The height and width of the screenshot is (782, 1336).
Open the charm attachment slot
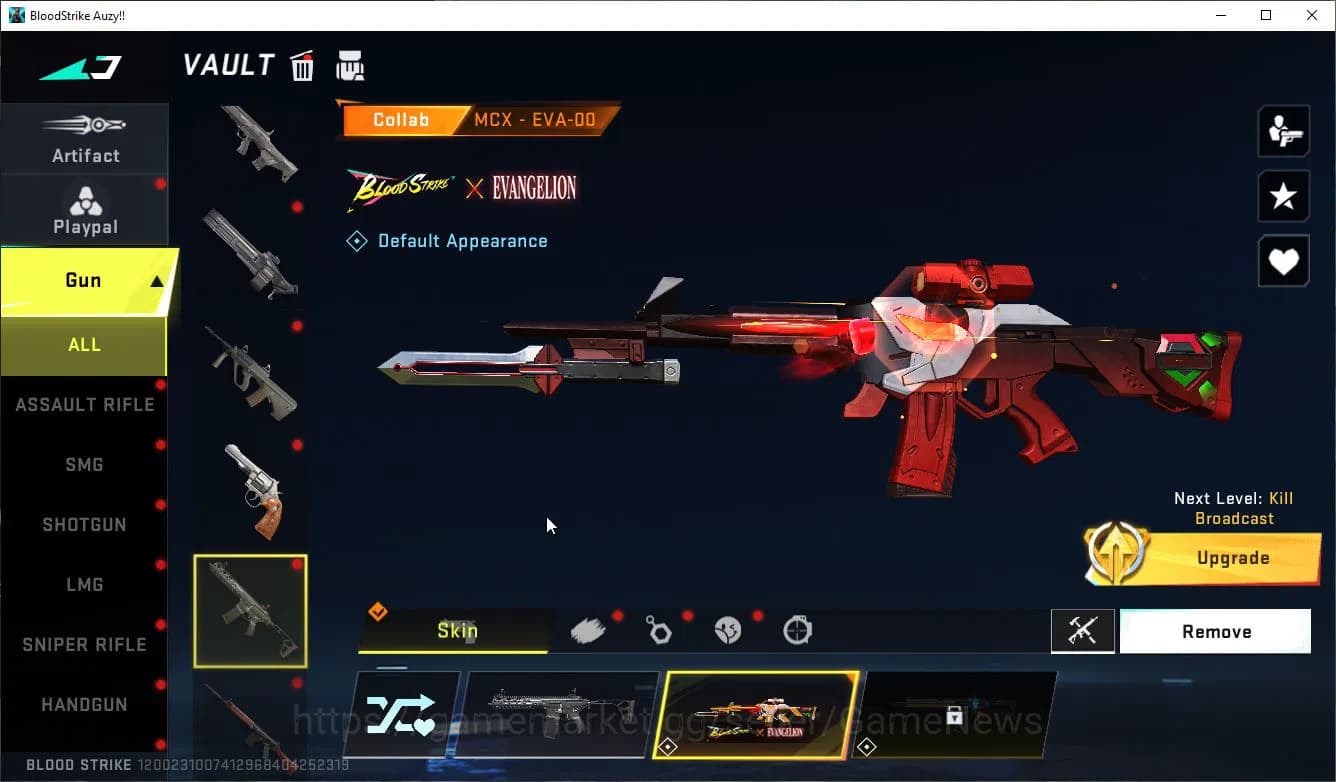(659, 629)
